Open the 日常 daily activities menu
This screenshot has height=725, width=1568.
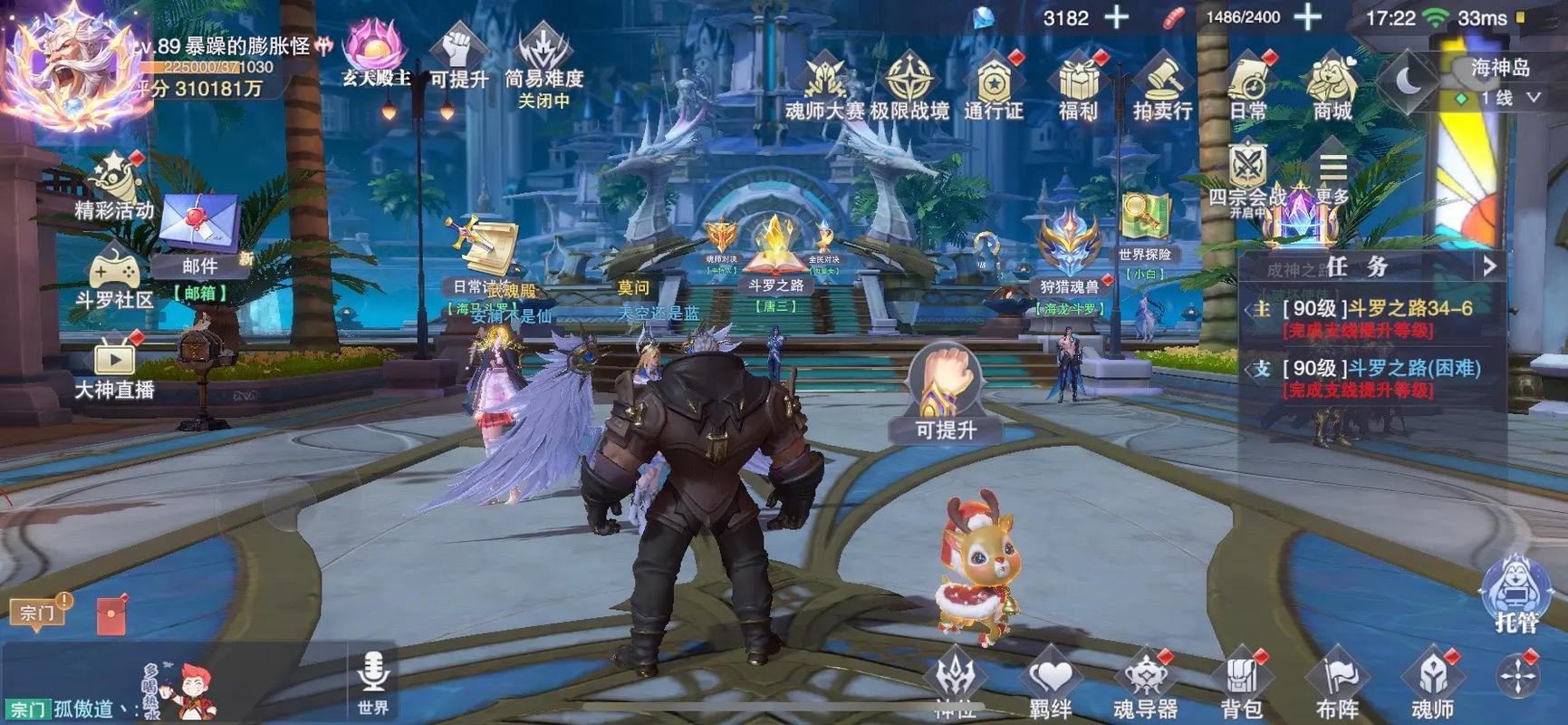click(1248, 86)
